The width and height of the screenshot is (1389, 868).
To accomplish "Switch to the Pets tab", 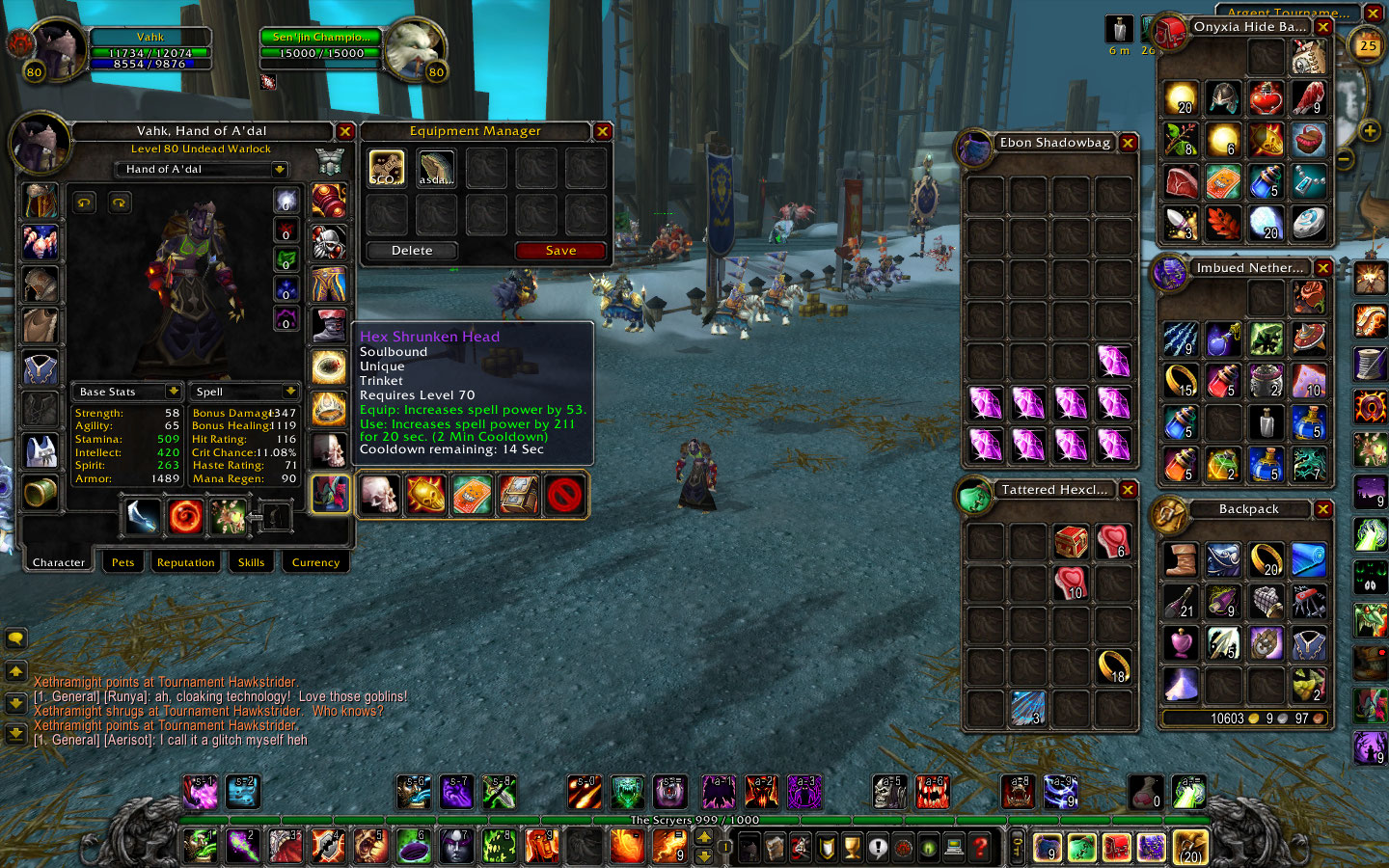I will (x=123, y=562).
